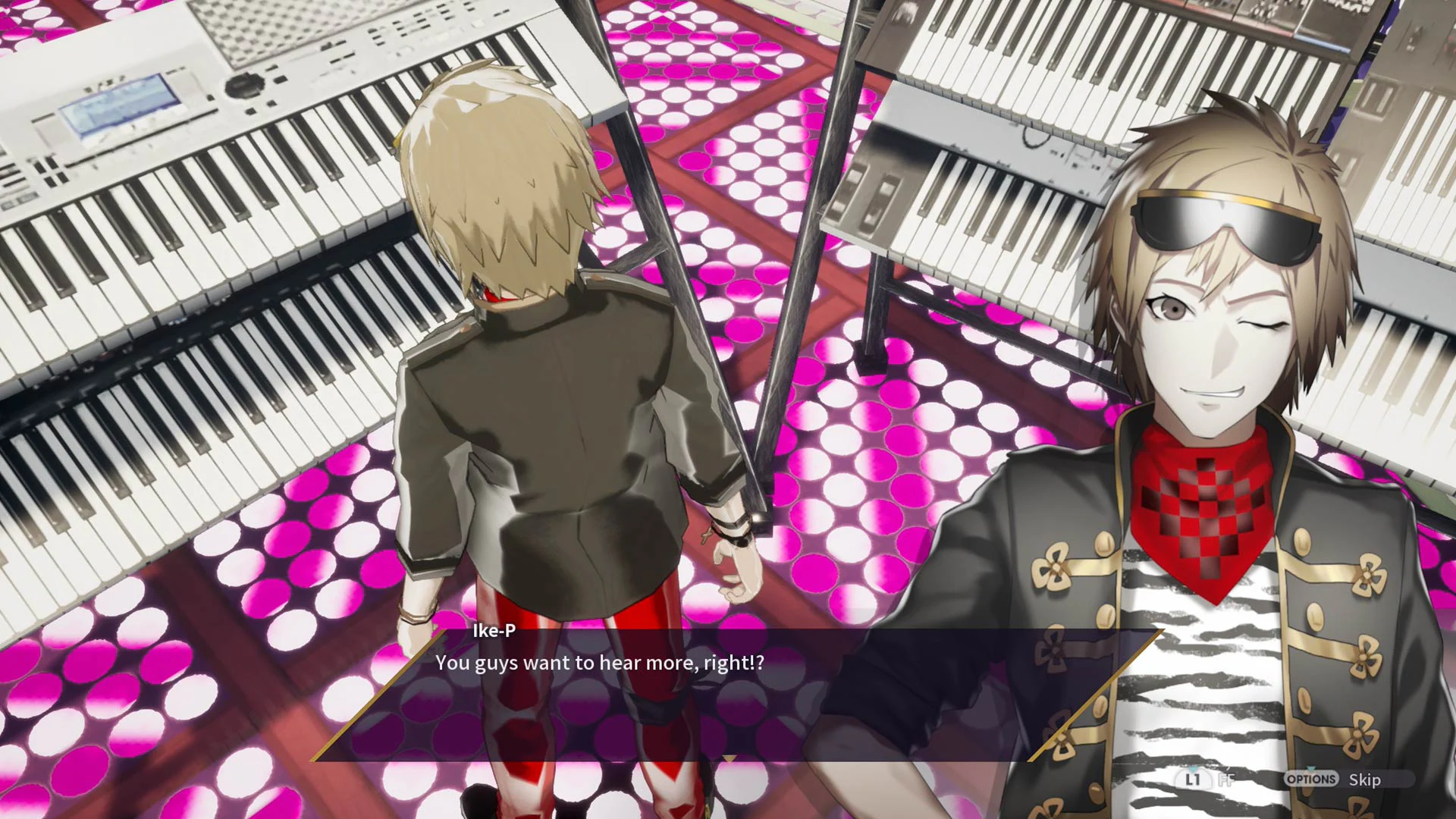
Task: Click the line 'You guys want to hear more, right!?'
Action: [600, 662]
